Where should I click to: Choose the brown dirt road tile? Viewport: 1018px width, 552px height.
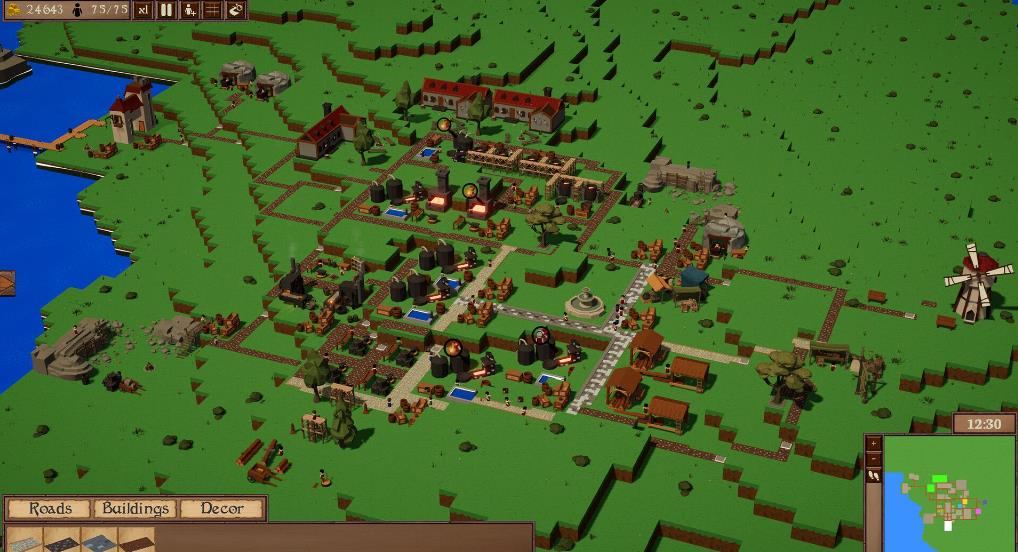point(136,540)
